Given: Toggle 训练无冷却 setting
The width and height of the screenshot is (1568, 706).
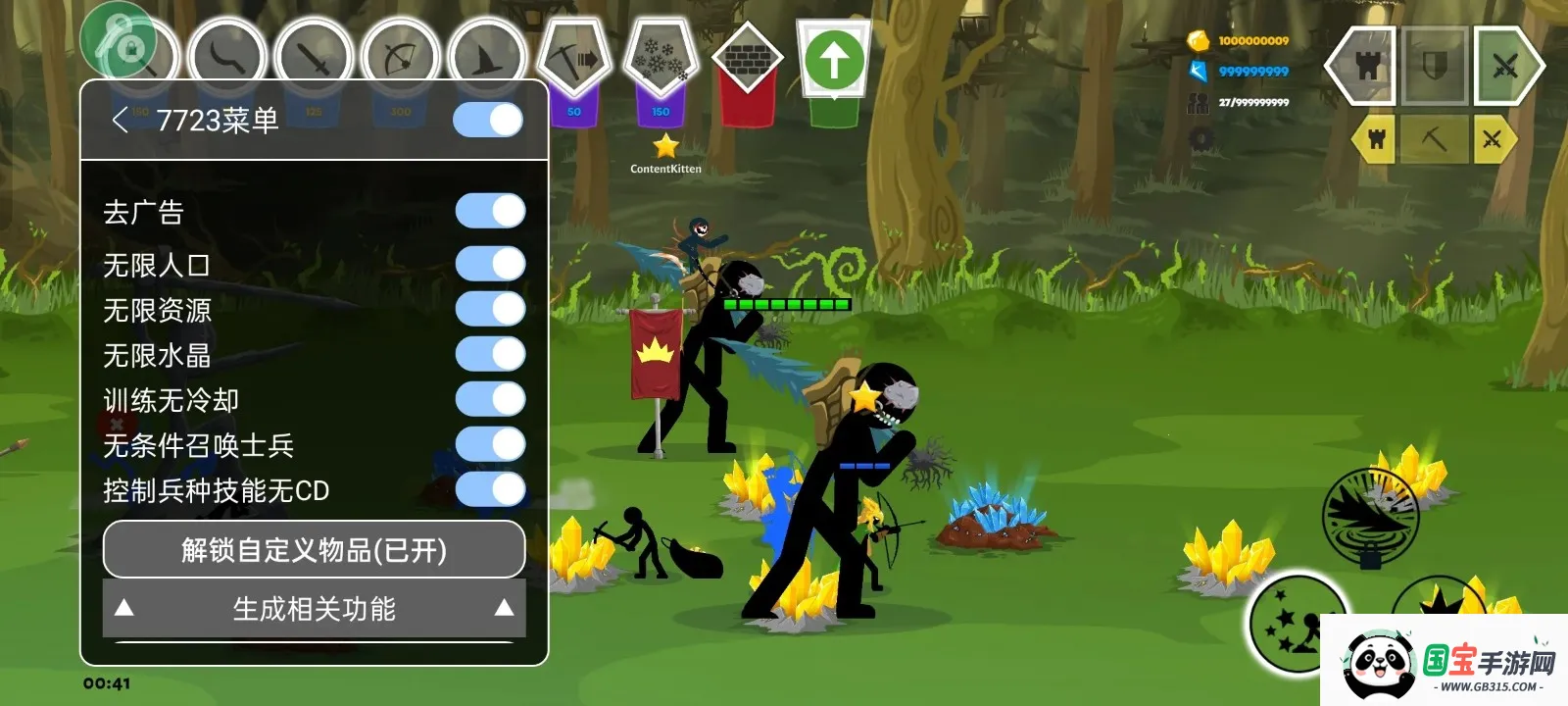Looking at the screenshot, I should [x=490, y=399].
